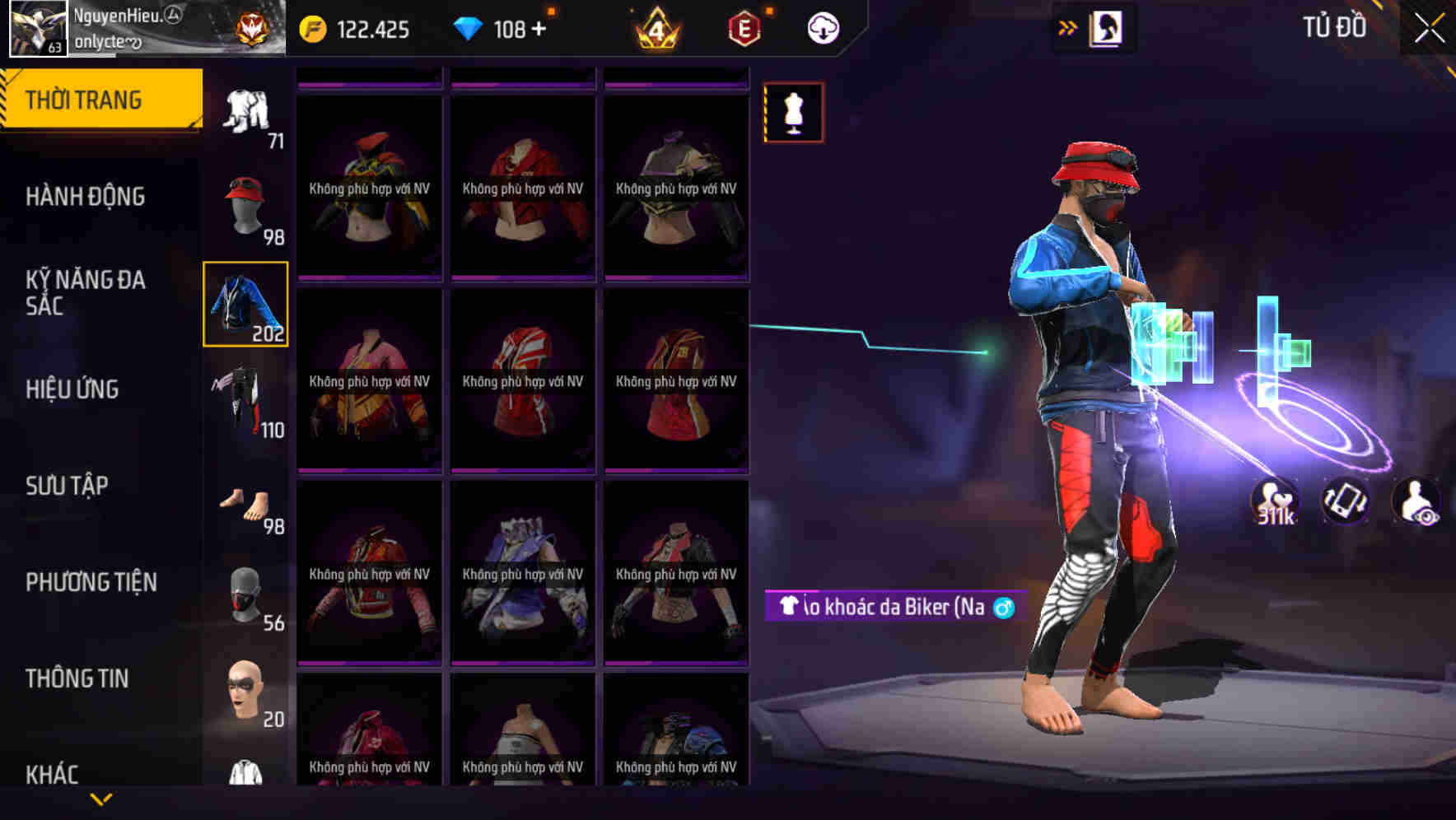Select the mannequin preview icon

pos(793,113)
